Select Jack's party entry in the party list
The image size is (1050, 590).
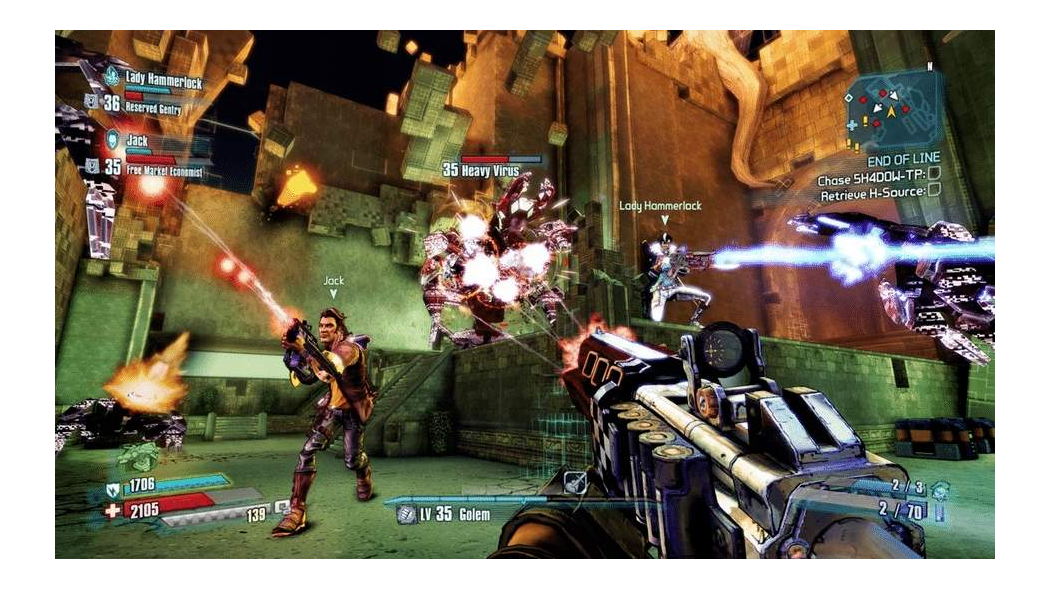click(138, 141)
